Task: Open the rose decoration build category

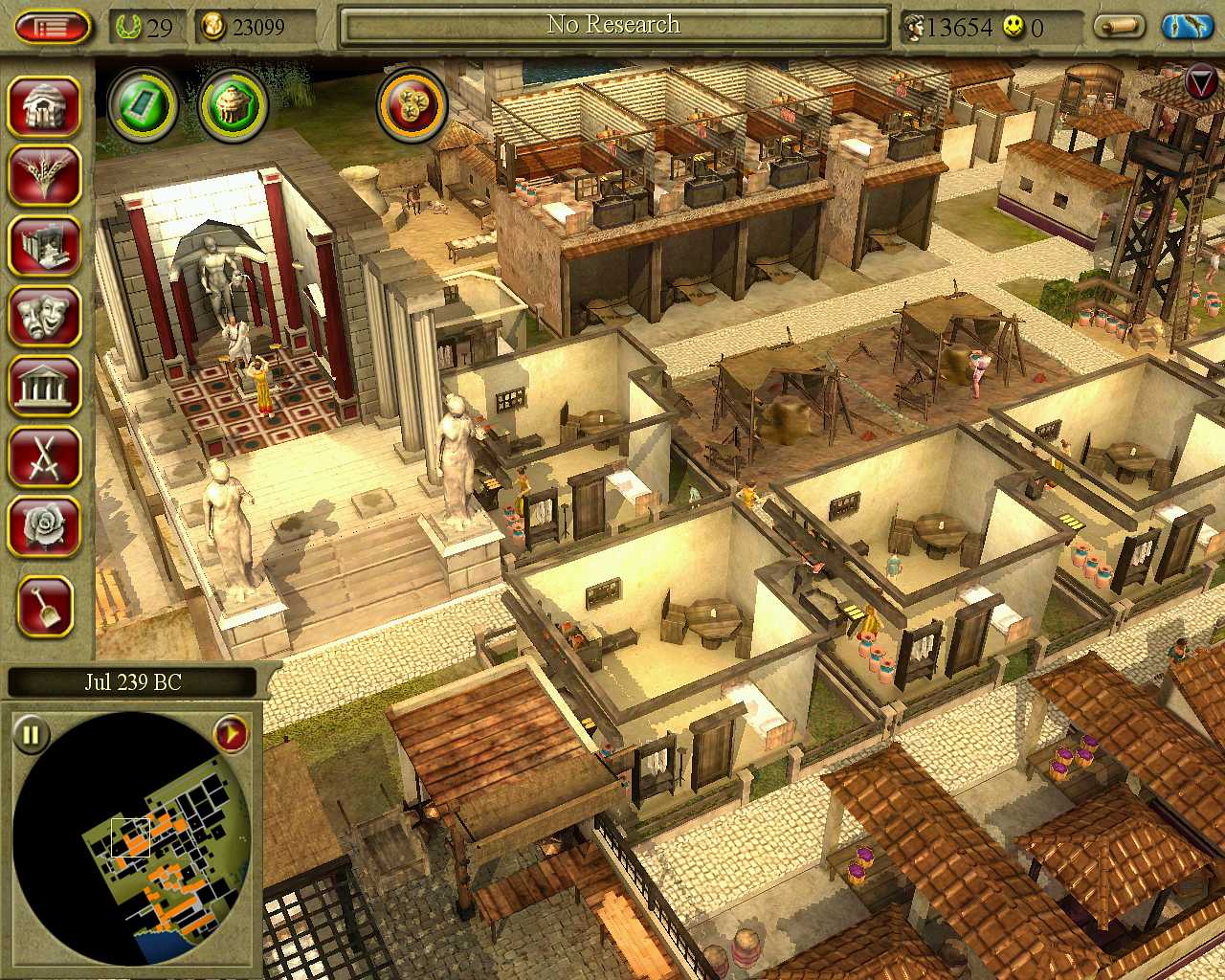Action: (x=44, y=526)
